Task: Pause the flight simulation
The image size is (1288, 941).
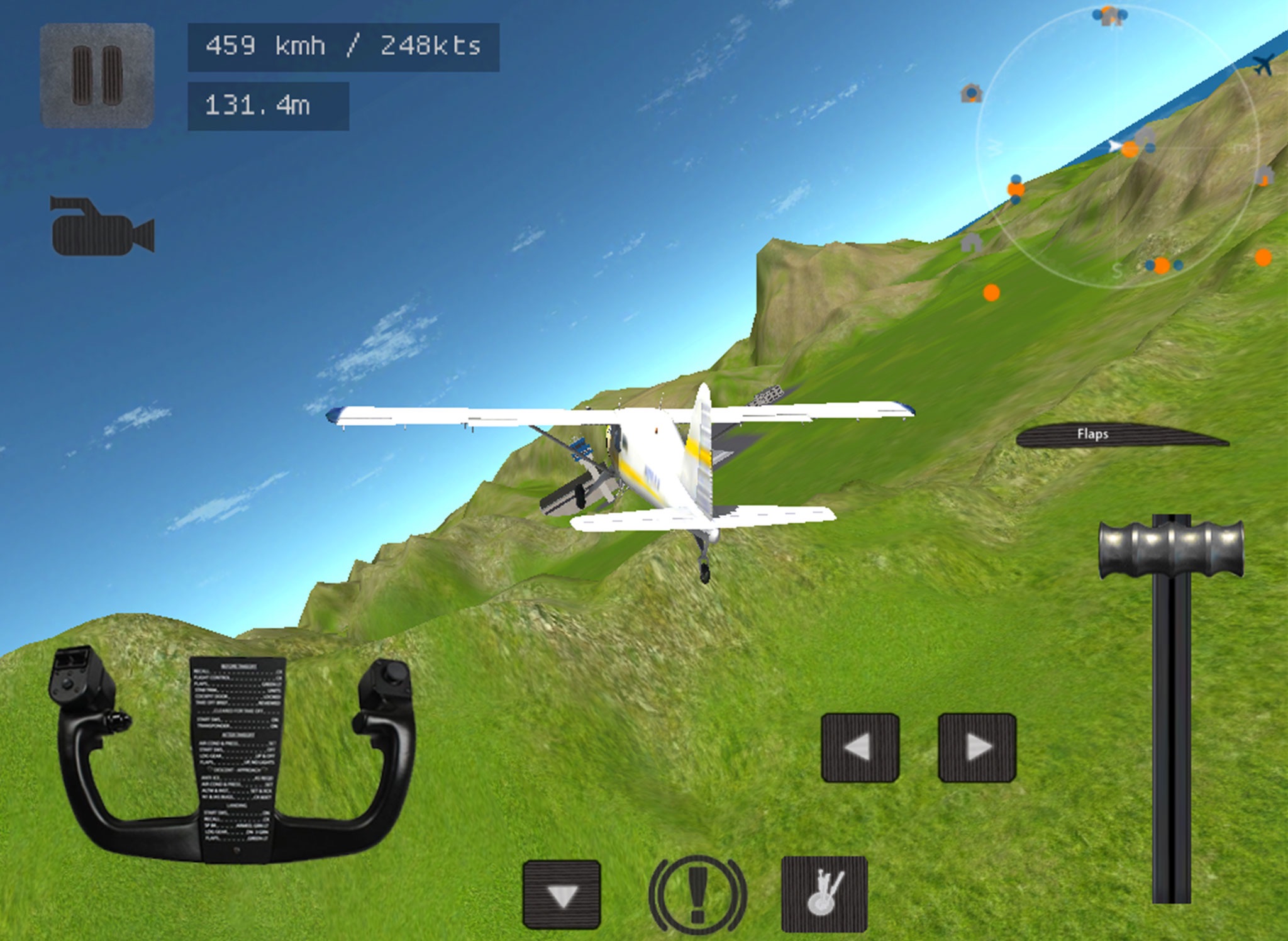Action: tap(97, 75)
